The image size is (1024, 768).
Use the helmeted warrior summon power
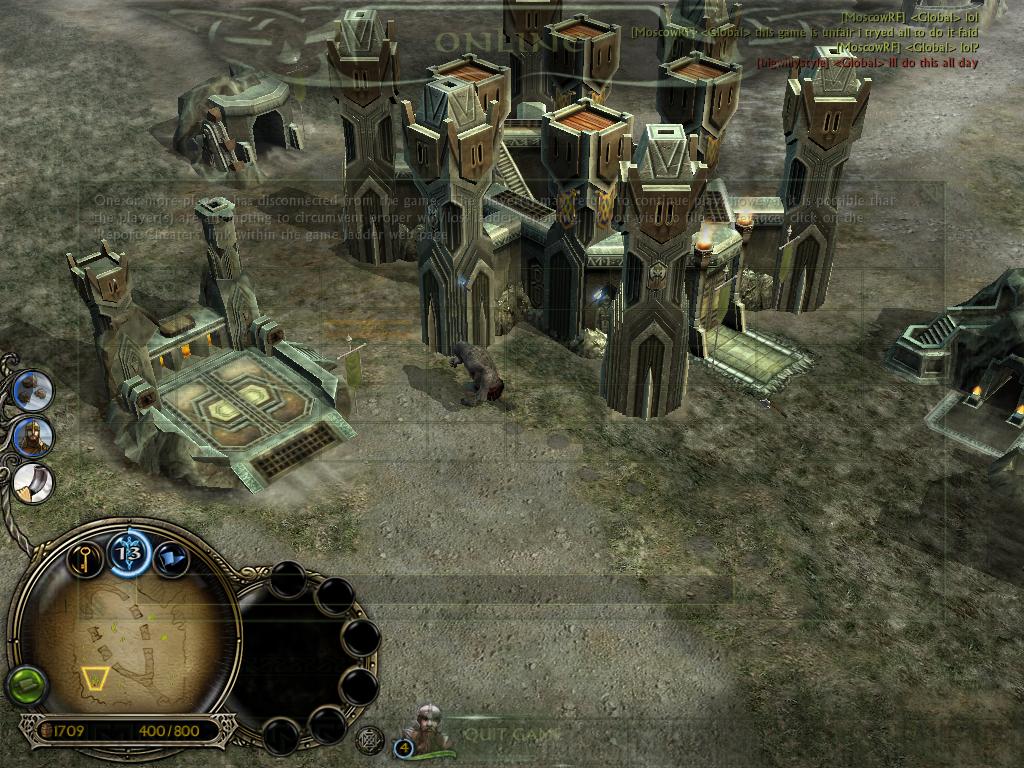pyautogui.click(x=33, y=436)
